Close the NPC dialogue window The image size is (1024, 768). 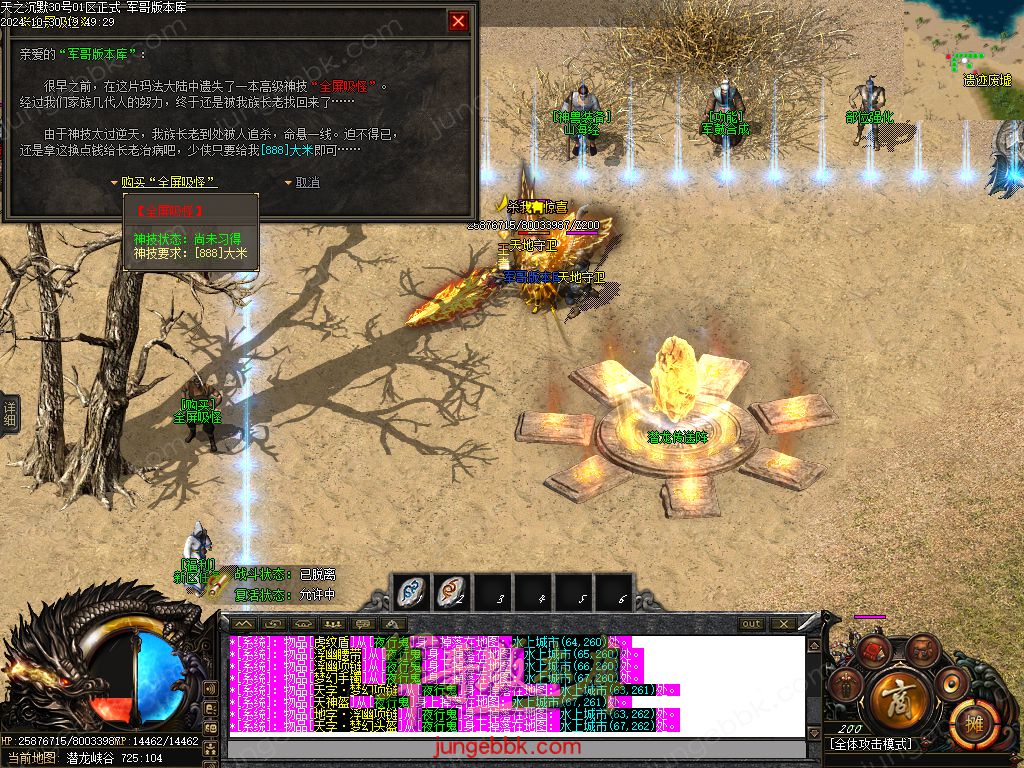tap(458, 21)
